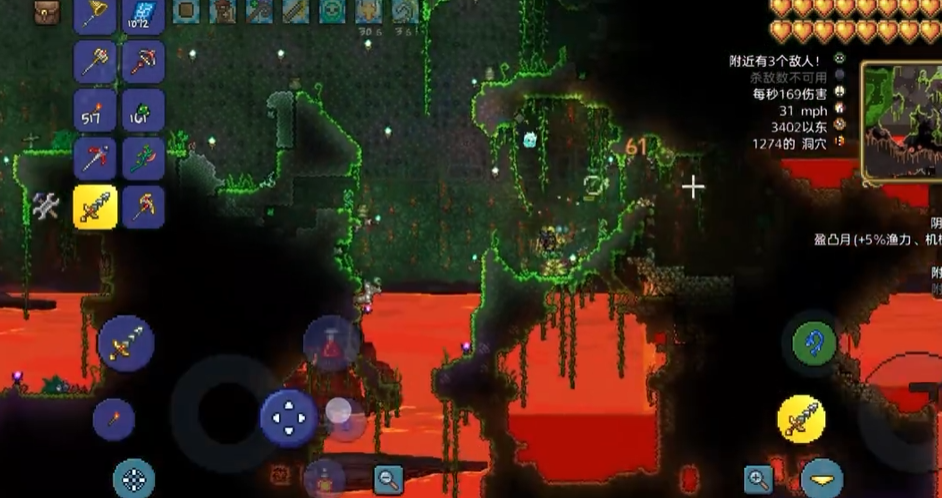Tap the minimap in the corner
The image size is (942, 498).
900,122
